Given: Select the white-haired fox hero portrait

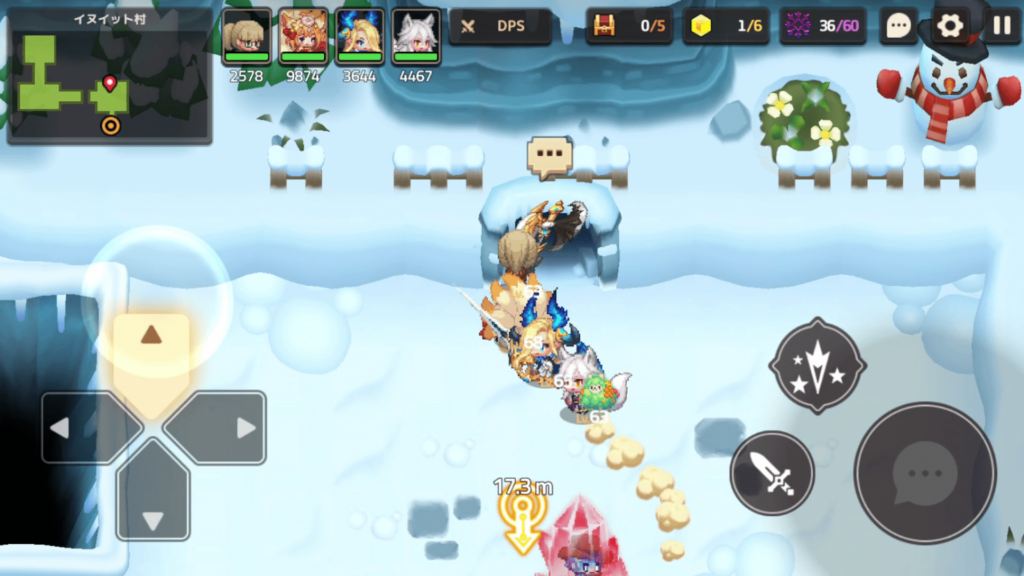Looking at the screenshot, I should click(x=416, y=37).
